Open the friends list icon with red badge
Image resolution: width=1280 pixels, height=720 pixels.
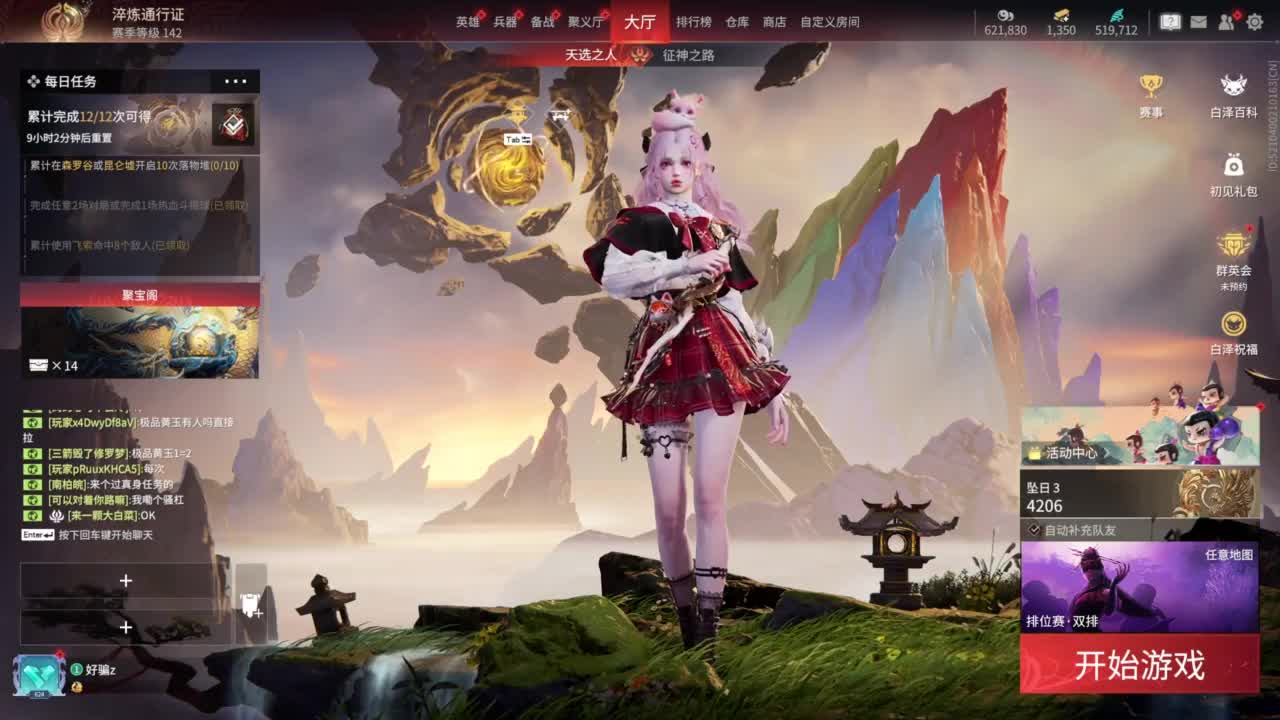click(1227, 21)
